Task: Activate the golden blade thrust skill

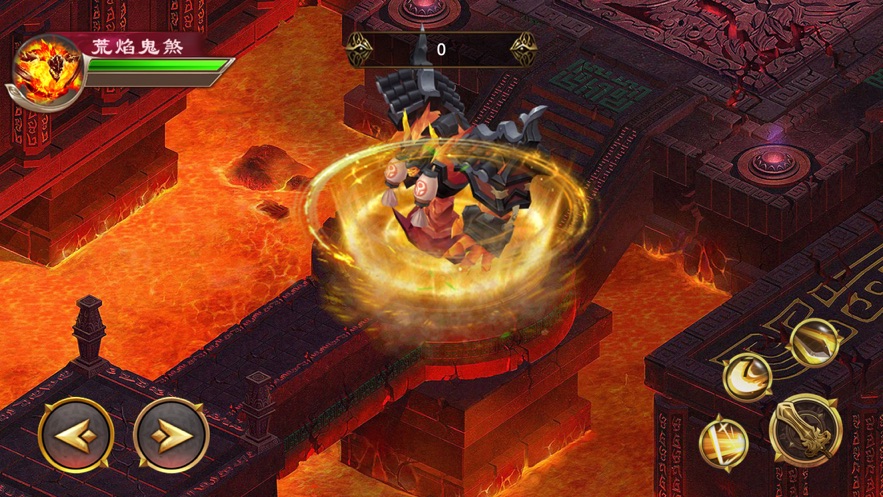Action: [813, 343]
